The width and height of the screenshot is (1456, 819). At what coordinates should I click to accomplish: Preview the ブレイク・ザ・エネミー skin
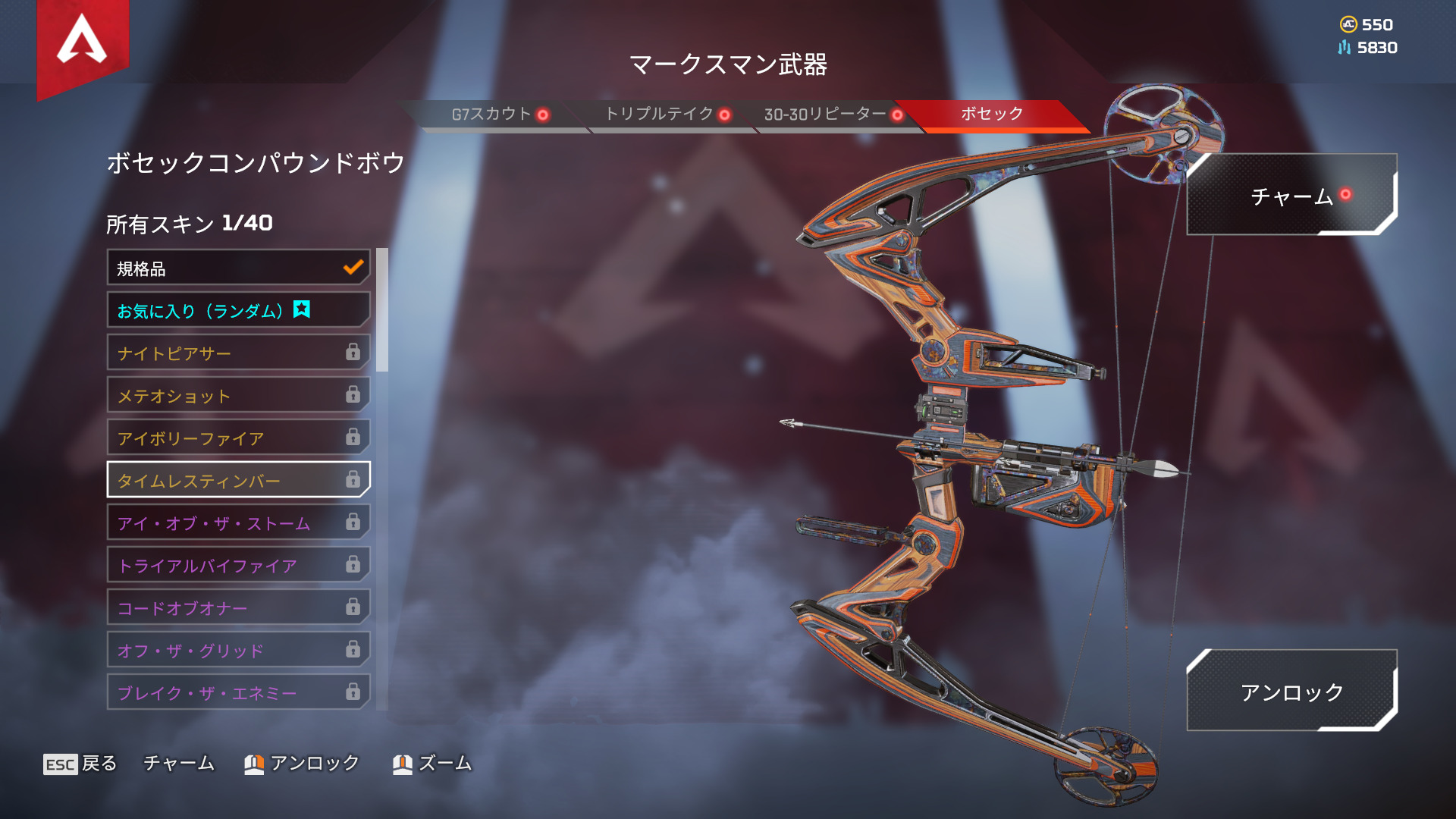pyautogui.click(x=238, y=692)
